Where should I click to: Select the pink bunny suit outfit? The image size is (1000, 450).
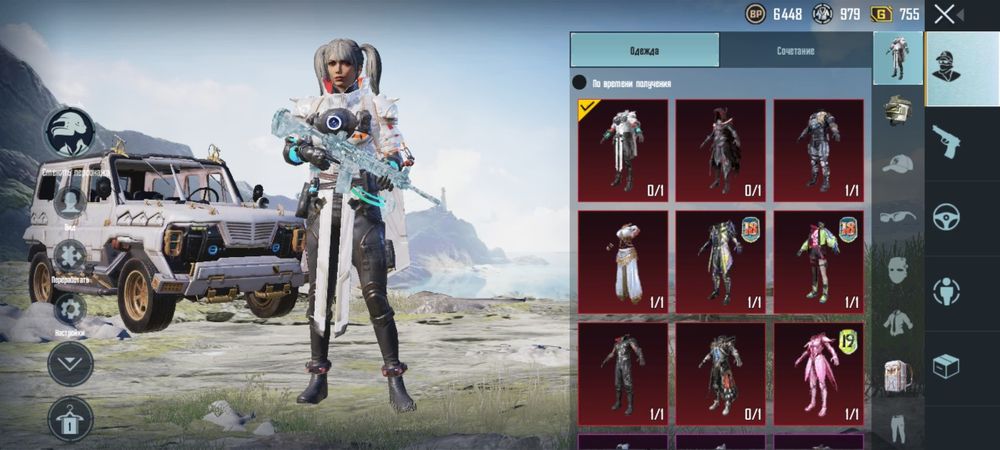[818, 369]
